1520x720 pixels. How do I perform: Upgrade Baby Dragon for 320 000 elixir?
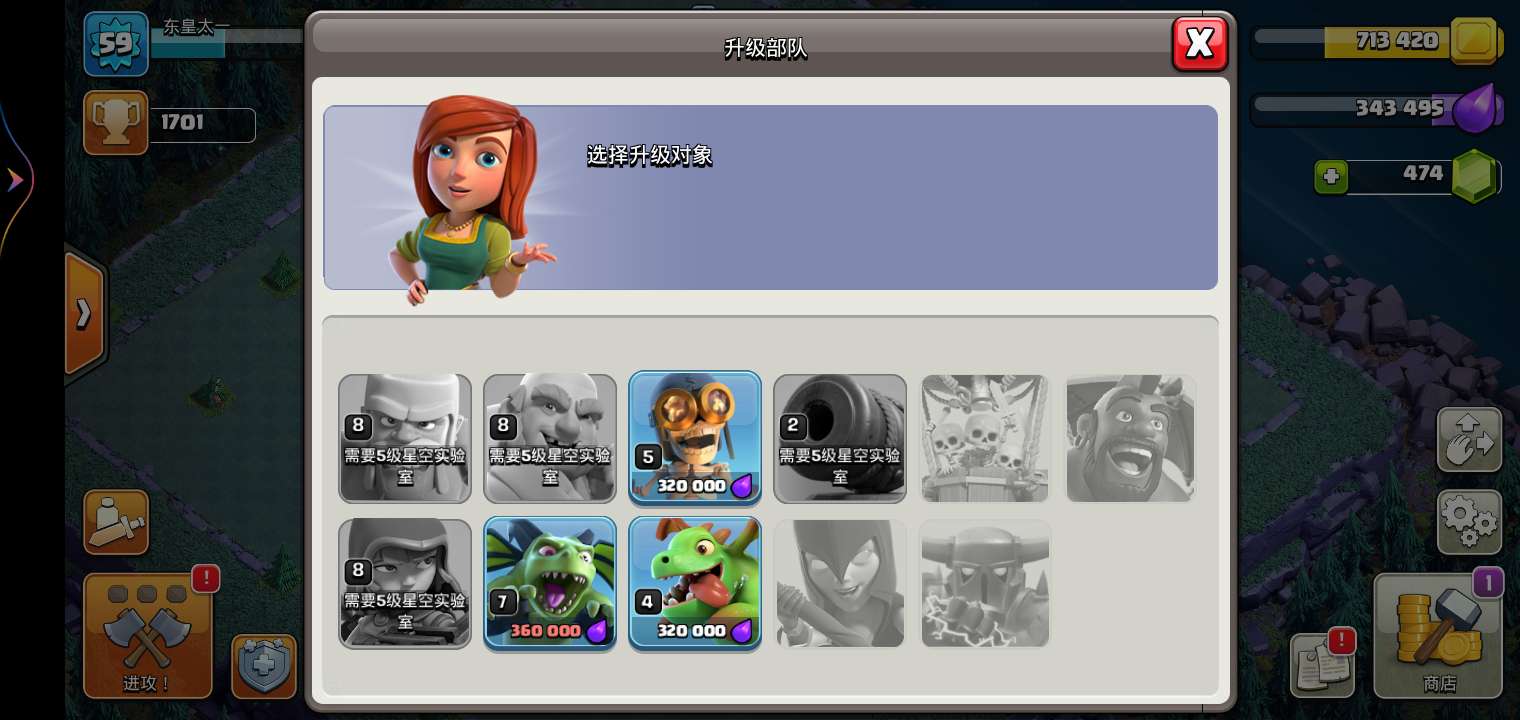pos(695,583)
